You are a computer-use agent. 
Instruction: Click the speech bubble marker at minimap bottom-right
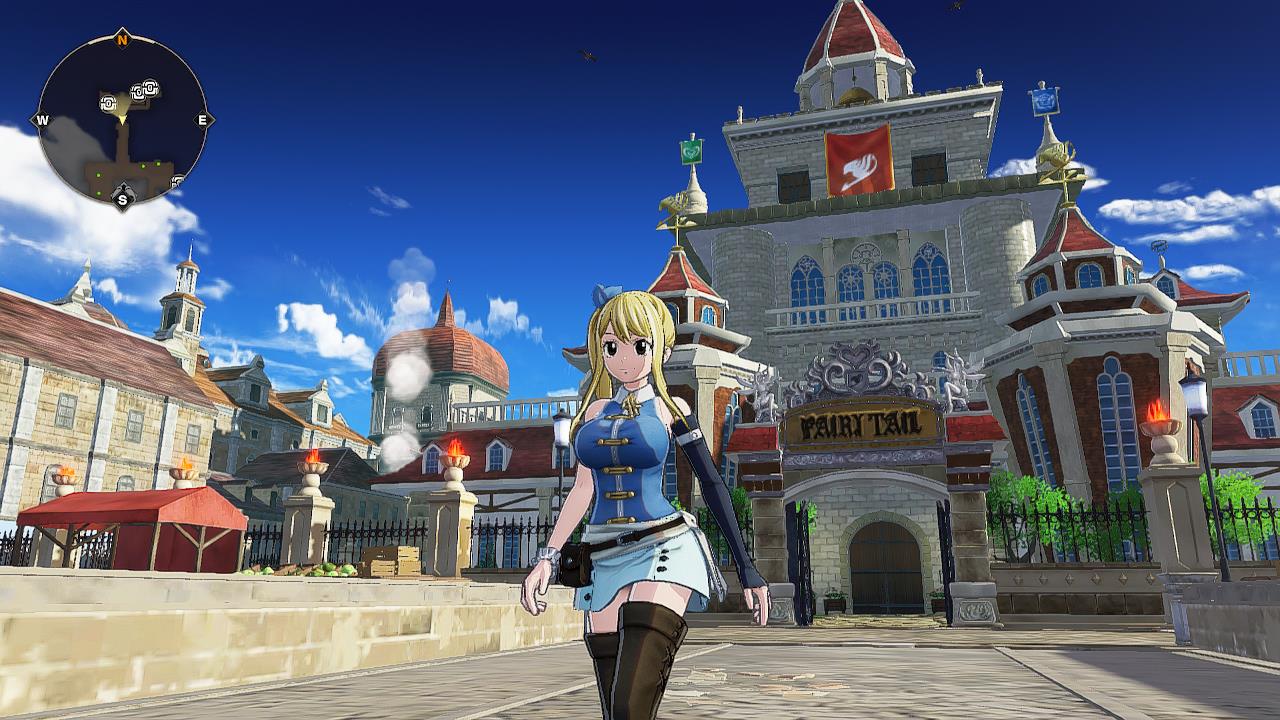[x=177, y=181]
